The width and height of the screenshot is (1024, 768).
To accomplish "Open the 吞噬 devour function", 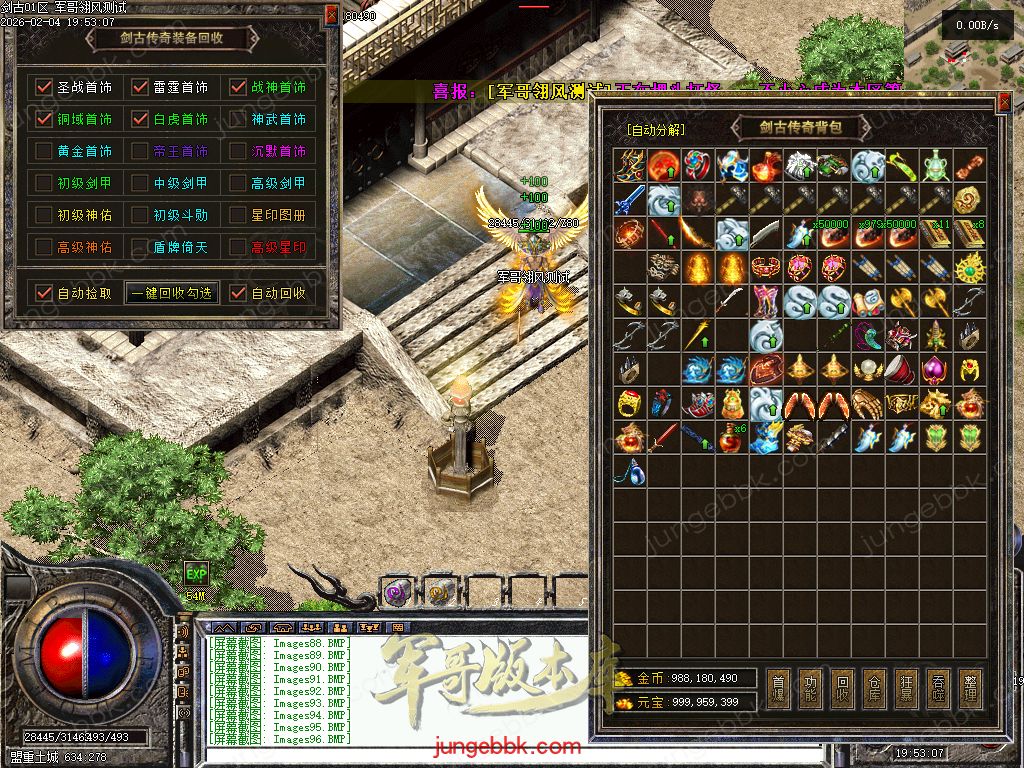I will tap(938, 687).
